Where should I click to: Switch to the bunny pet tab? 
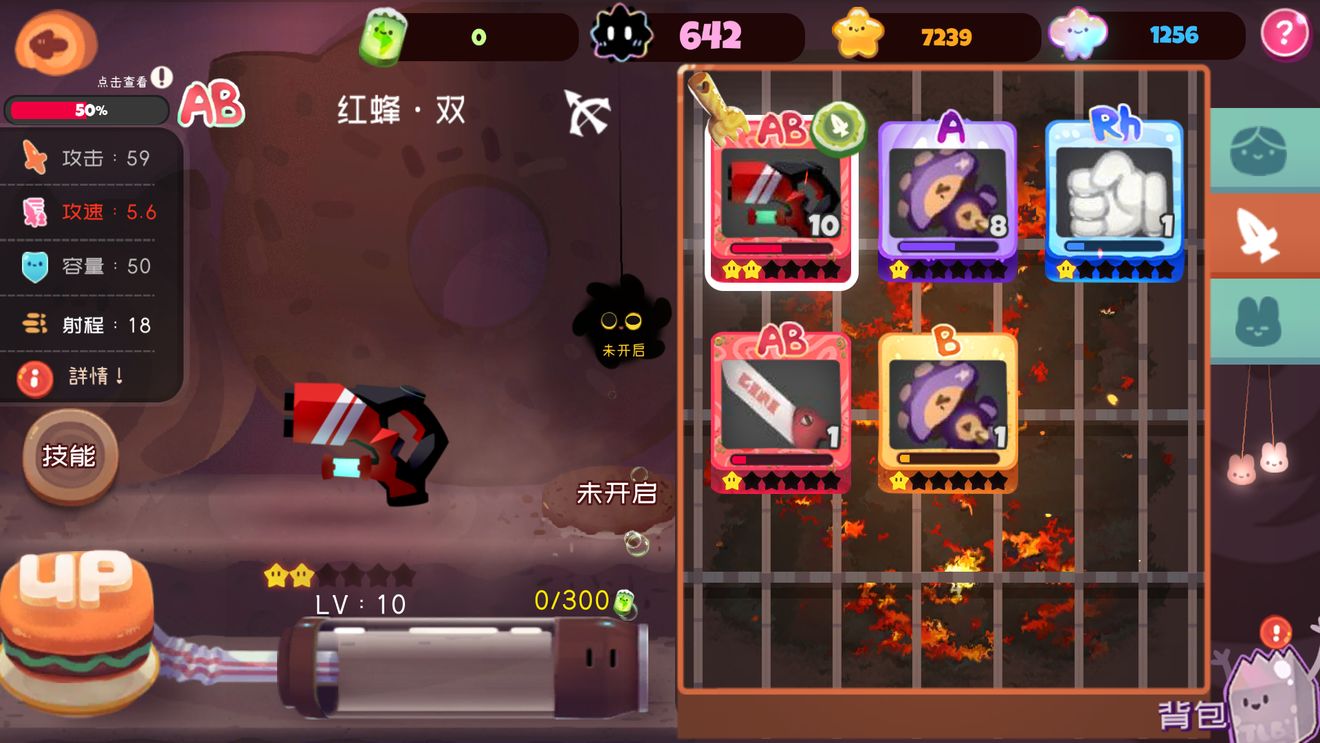[1264, 322]
